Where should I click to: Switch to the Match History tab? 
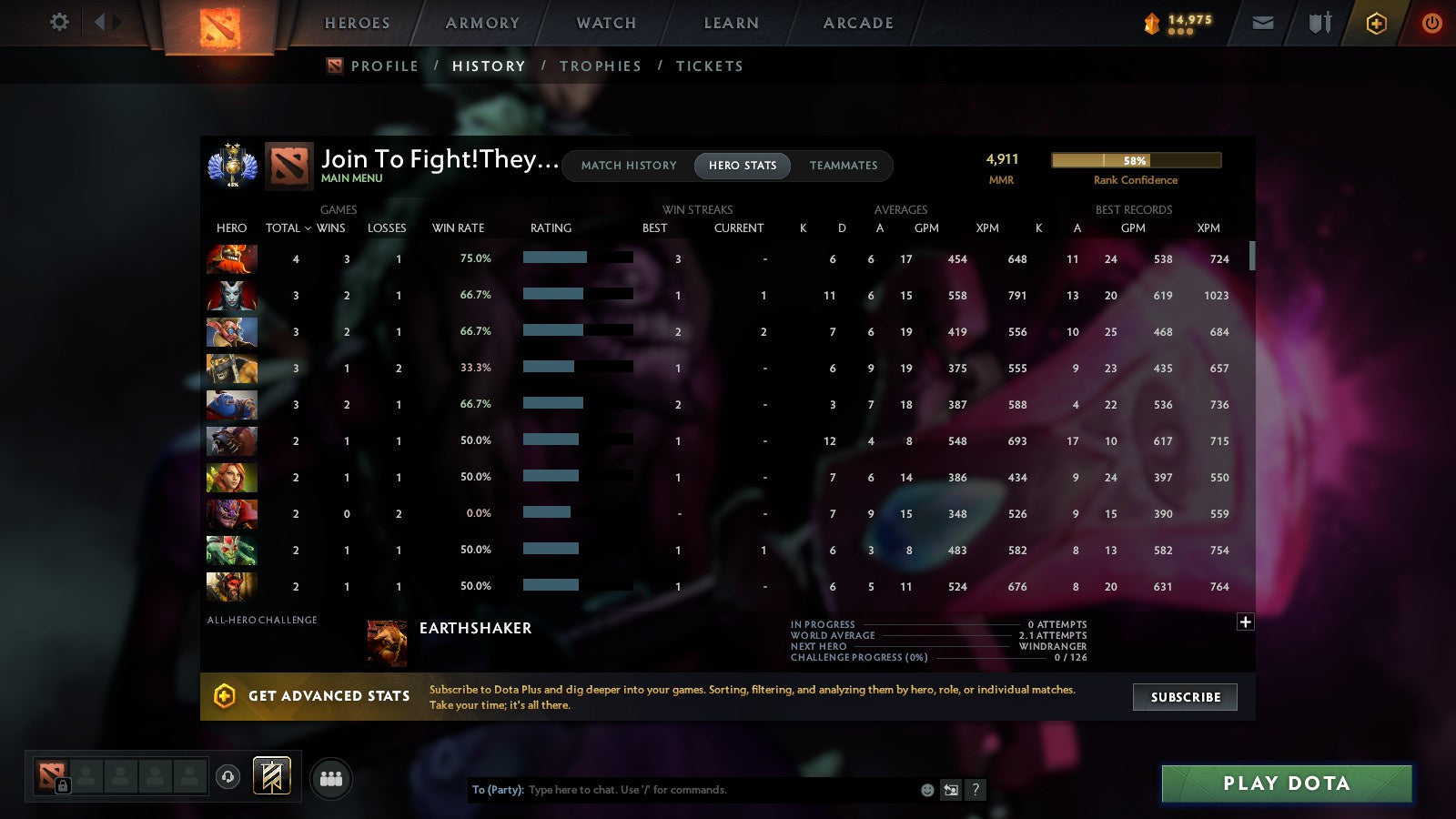(x=629, y=166)
